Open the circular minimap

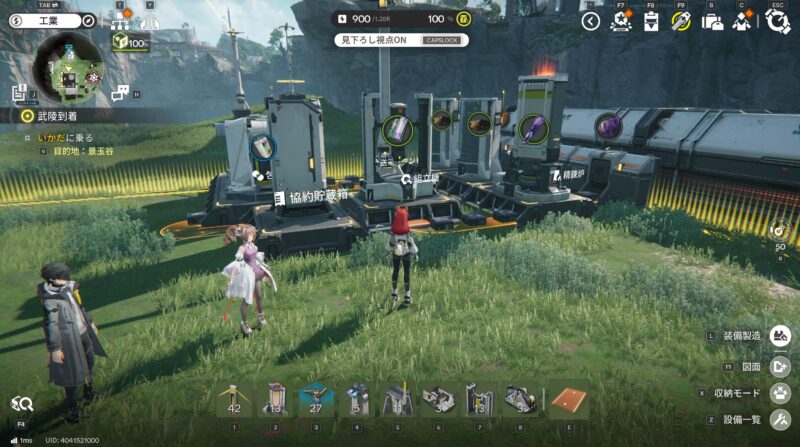(x=66, y=67)
